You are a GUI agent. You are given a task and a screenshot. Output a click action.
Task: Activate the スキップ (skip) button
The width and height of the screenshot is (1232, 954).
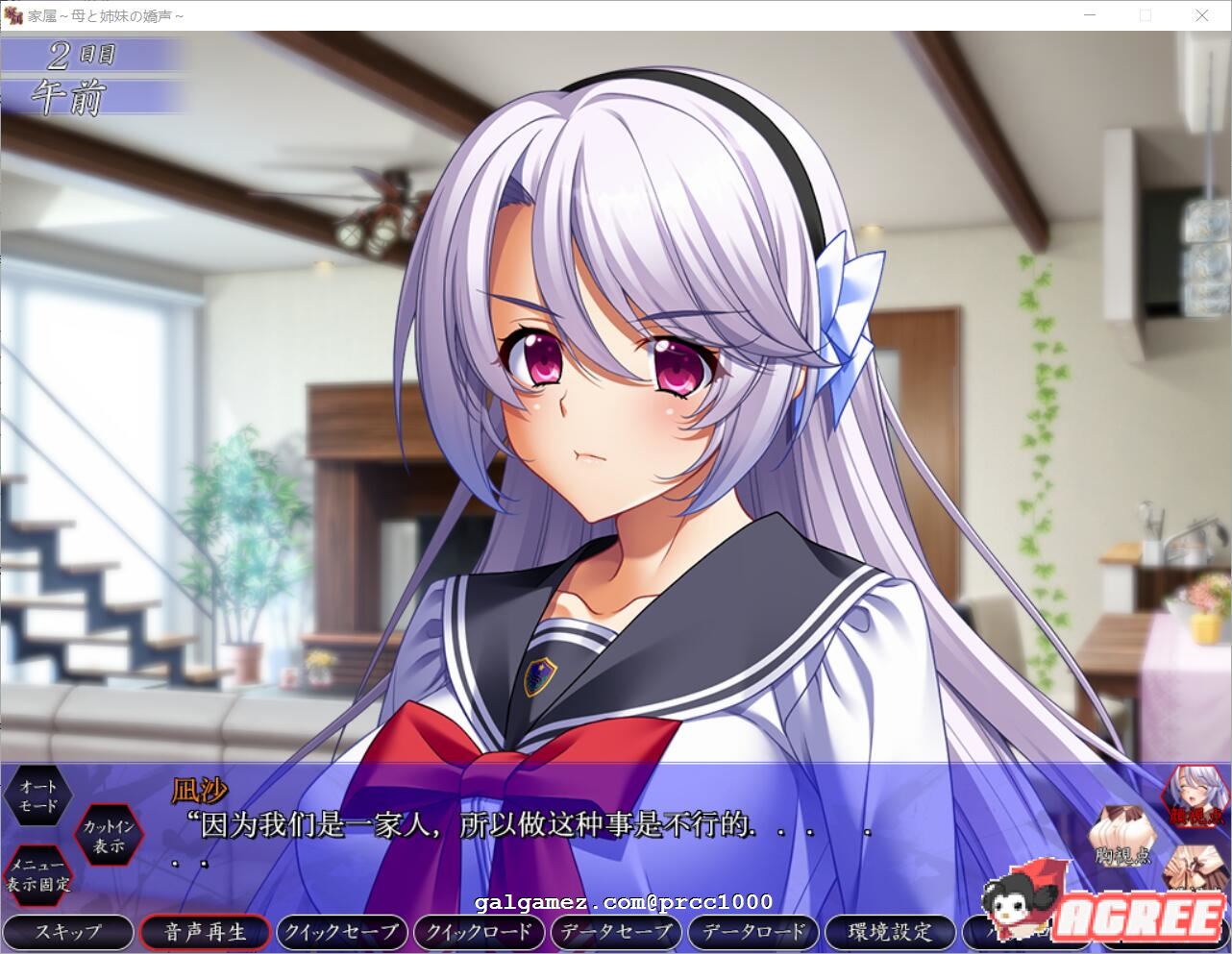tap(68, 932)
